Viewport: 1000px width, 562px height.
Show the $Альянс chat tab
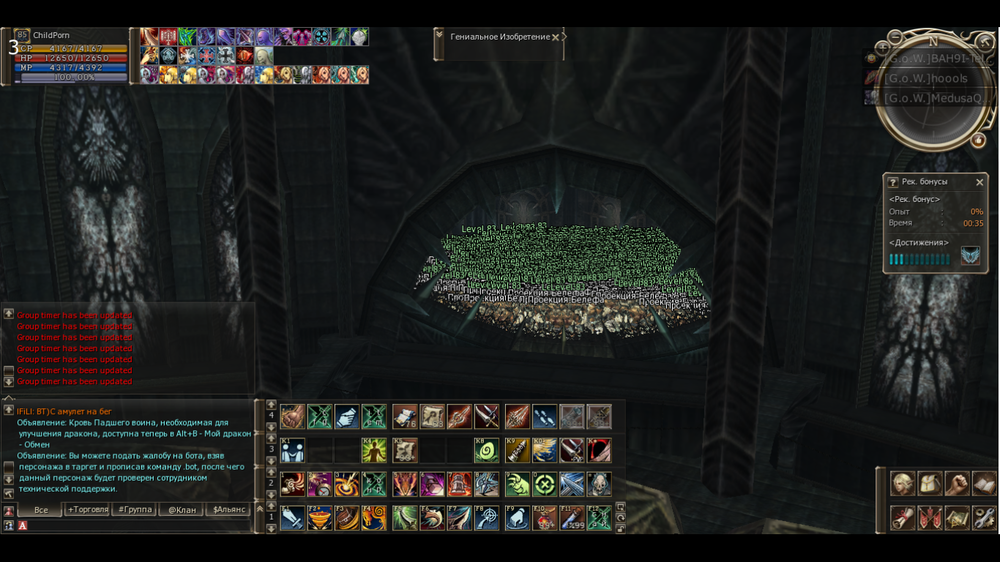pyautogui.click(x=230, y=510)
